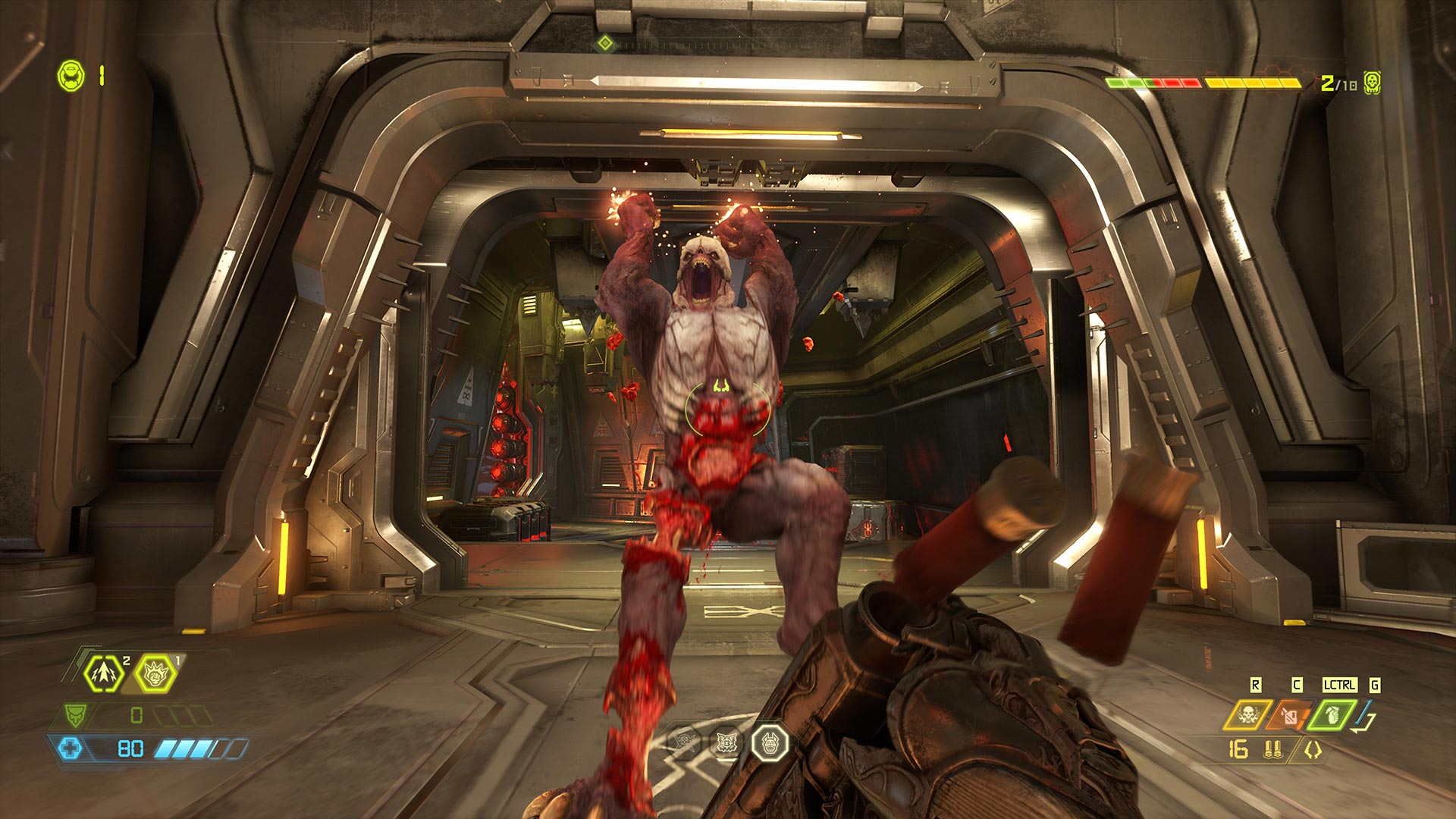This screenshot has width=1456, height=819.
Task: Toggle the dash arrow hexagon showing count 2
Action: click(x=105, y=674)
